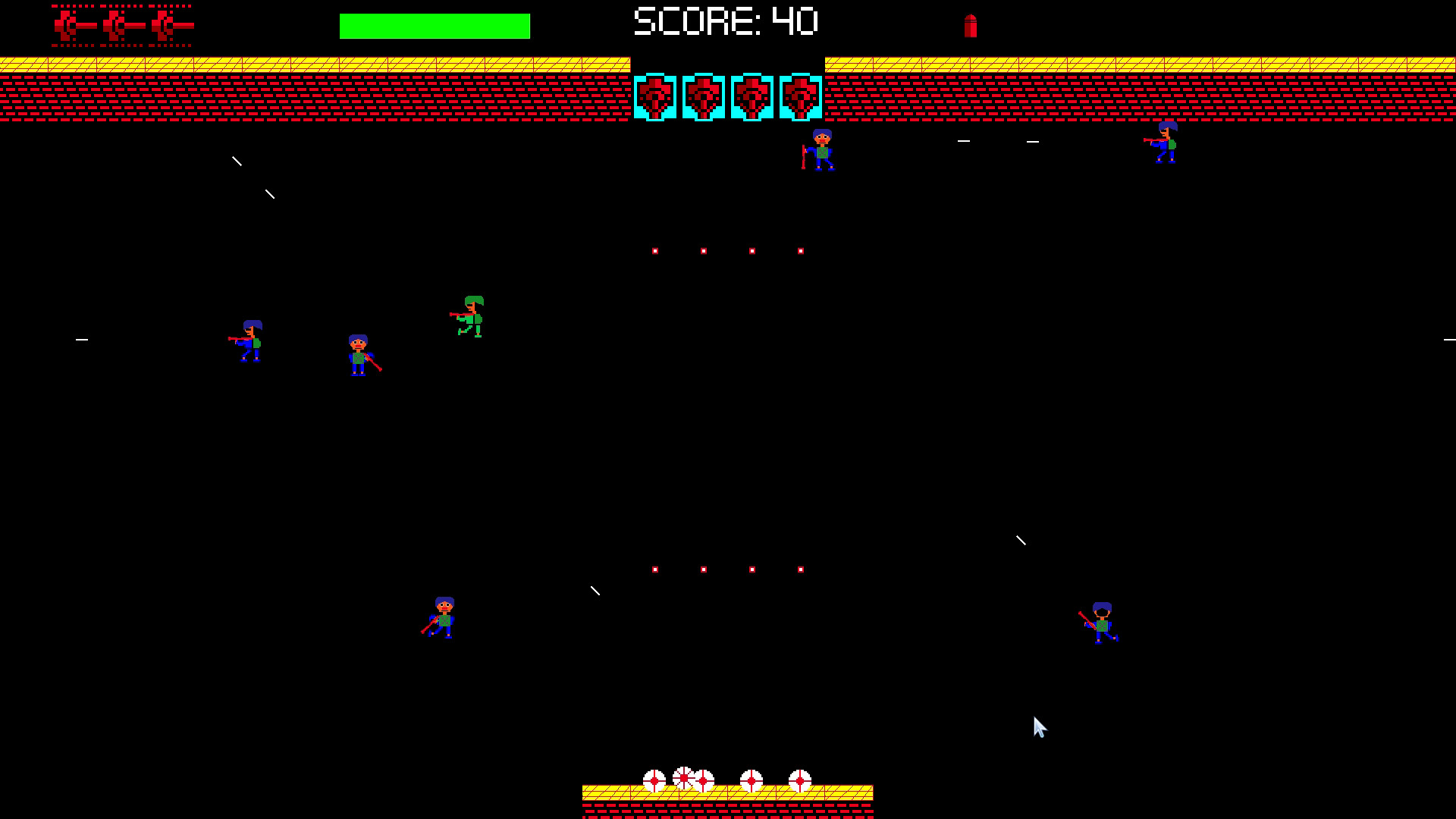Click the second shield emblem from the left

[704, 97]
